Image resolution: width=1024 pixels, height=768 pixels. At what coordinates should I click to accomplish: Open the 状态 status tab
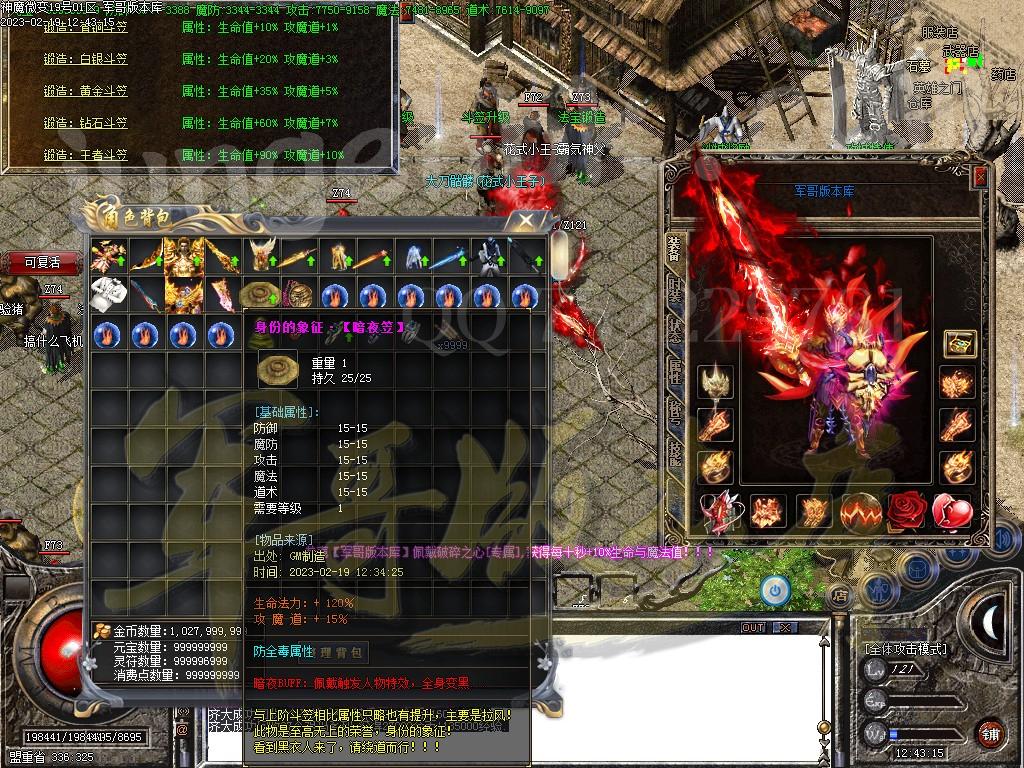[x=675, y=331]
